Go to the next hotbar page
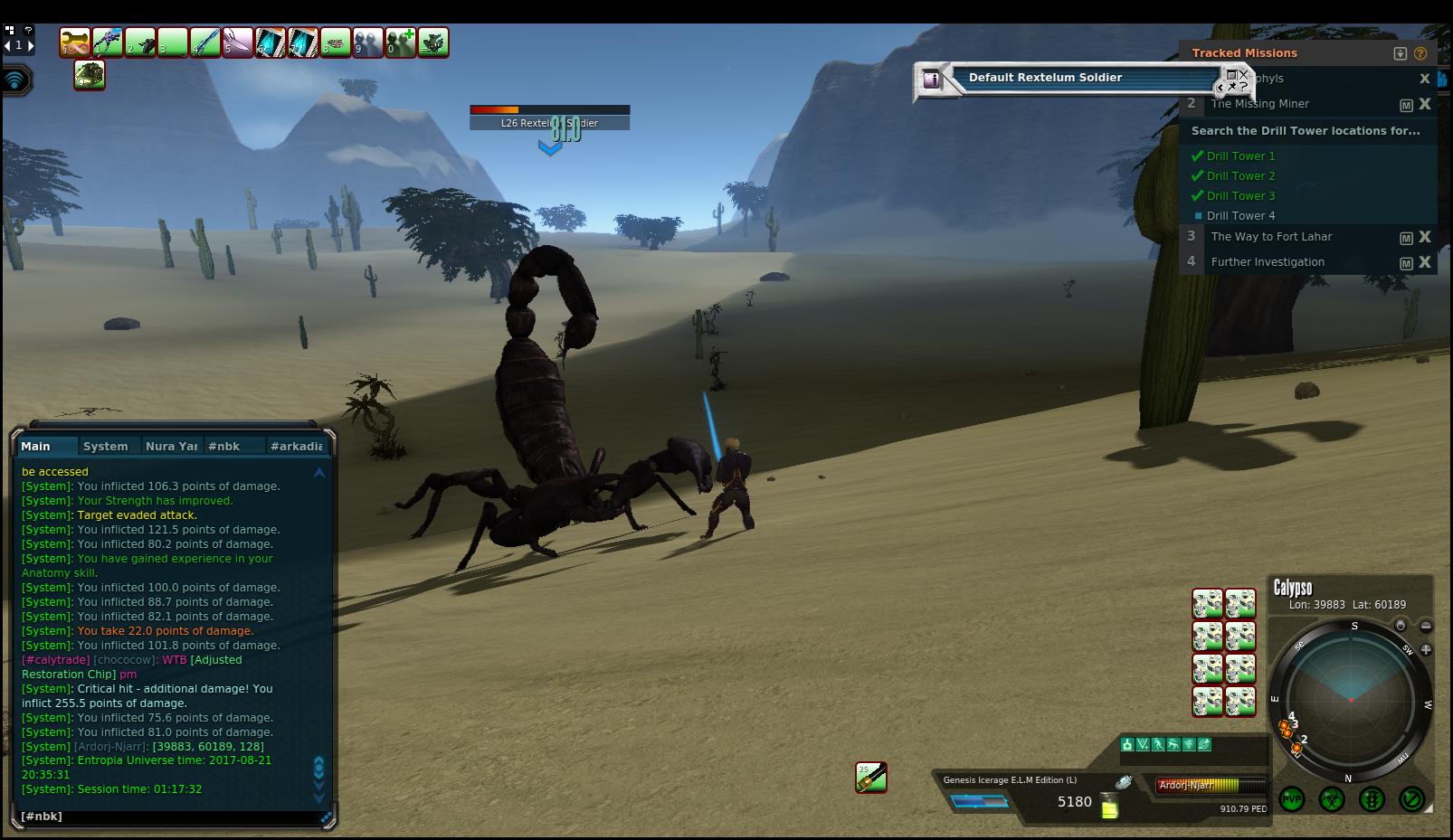The width and height of the screenshot is (1453, 840). click(31, 45)
